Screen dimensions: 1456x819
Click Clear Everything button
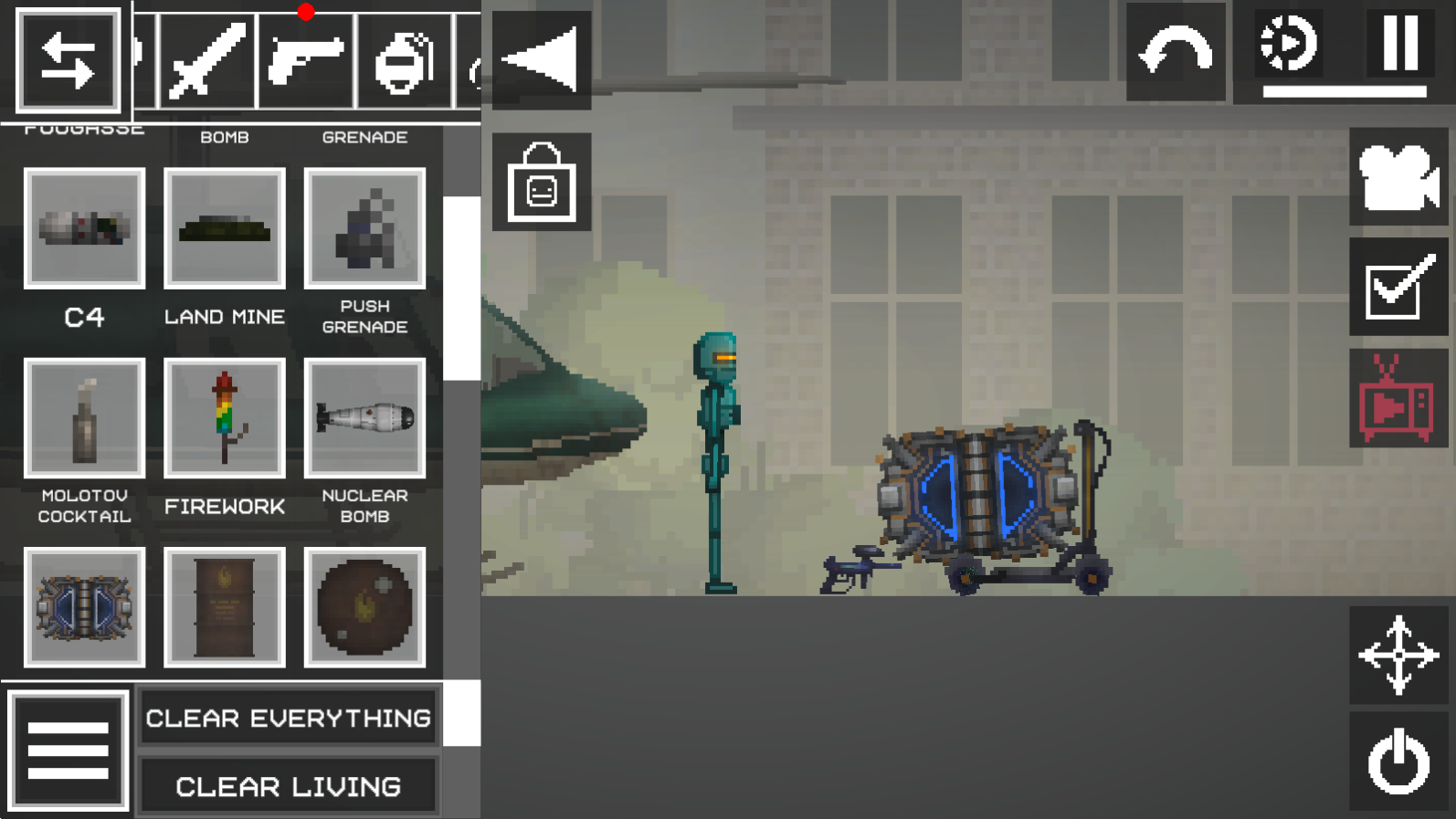(288, 719)
